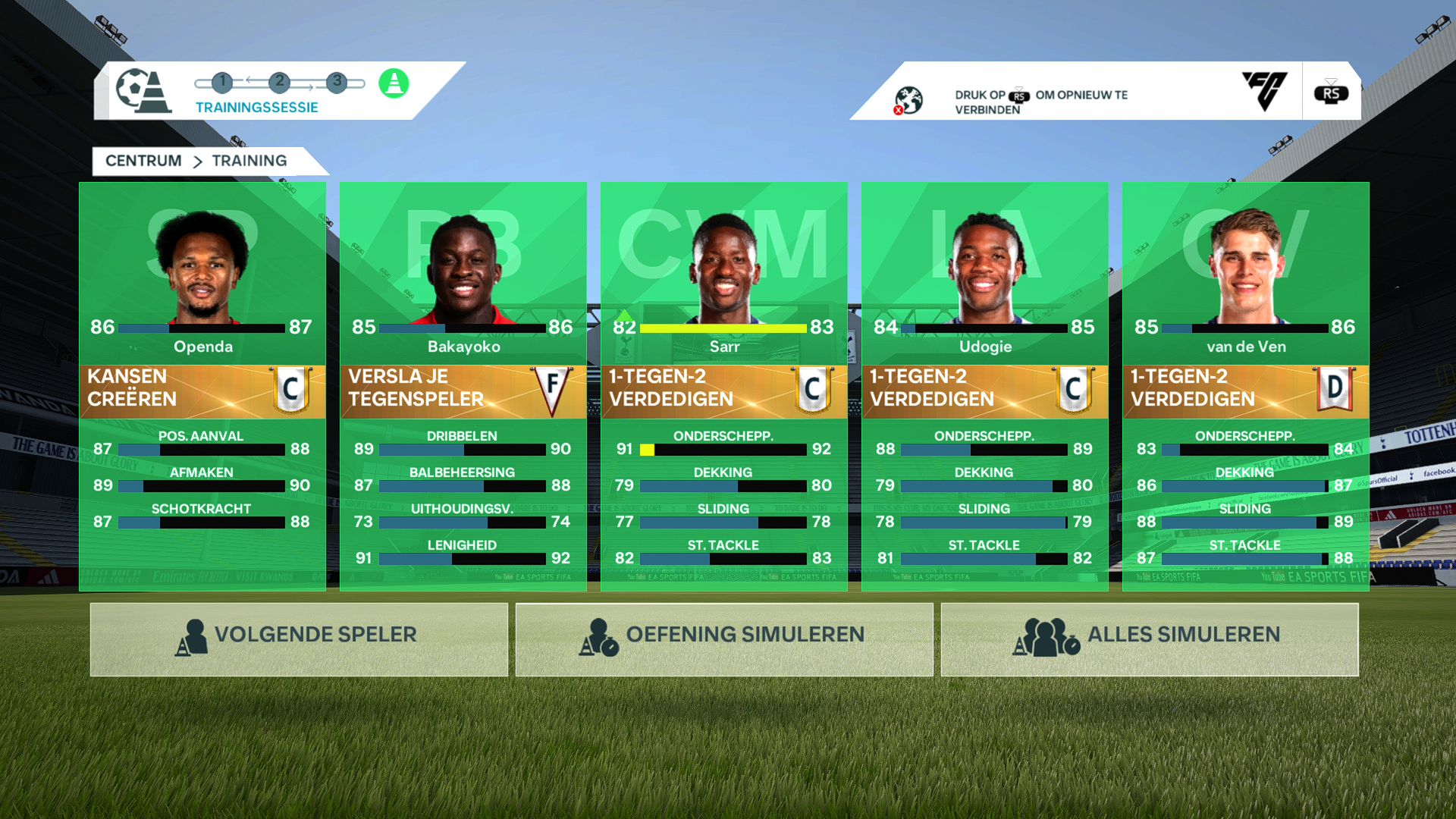
Task: Select training session step 3
Action: (x=337, y=82)
